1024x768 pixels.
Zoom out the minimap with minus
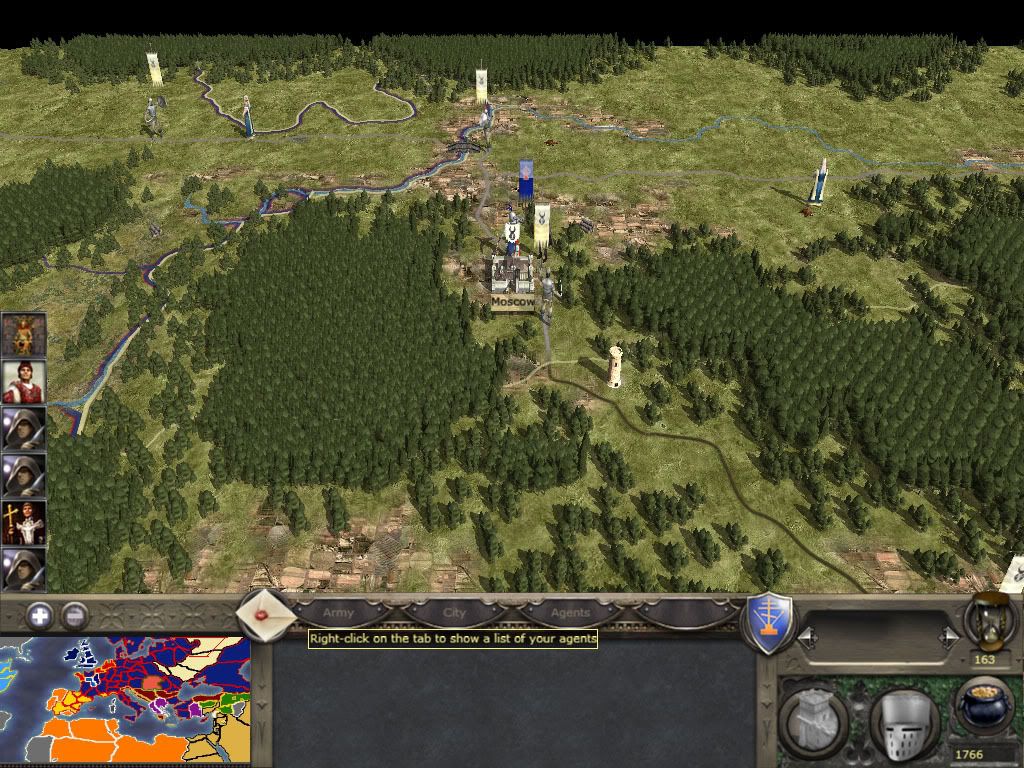click(x=74, y=616)
